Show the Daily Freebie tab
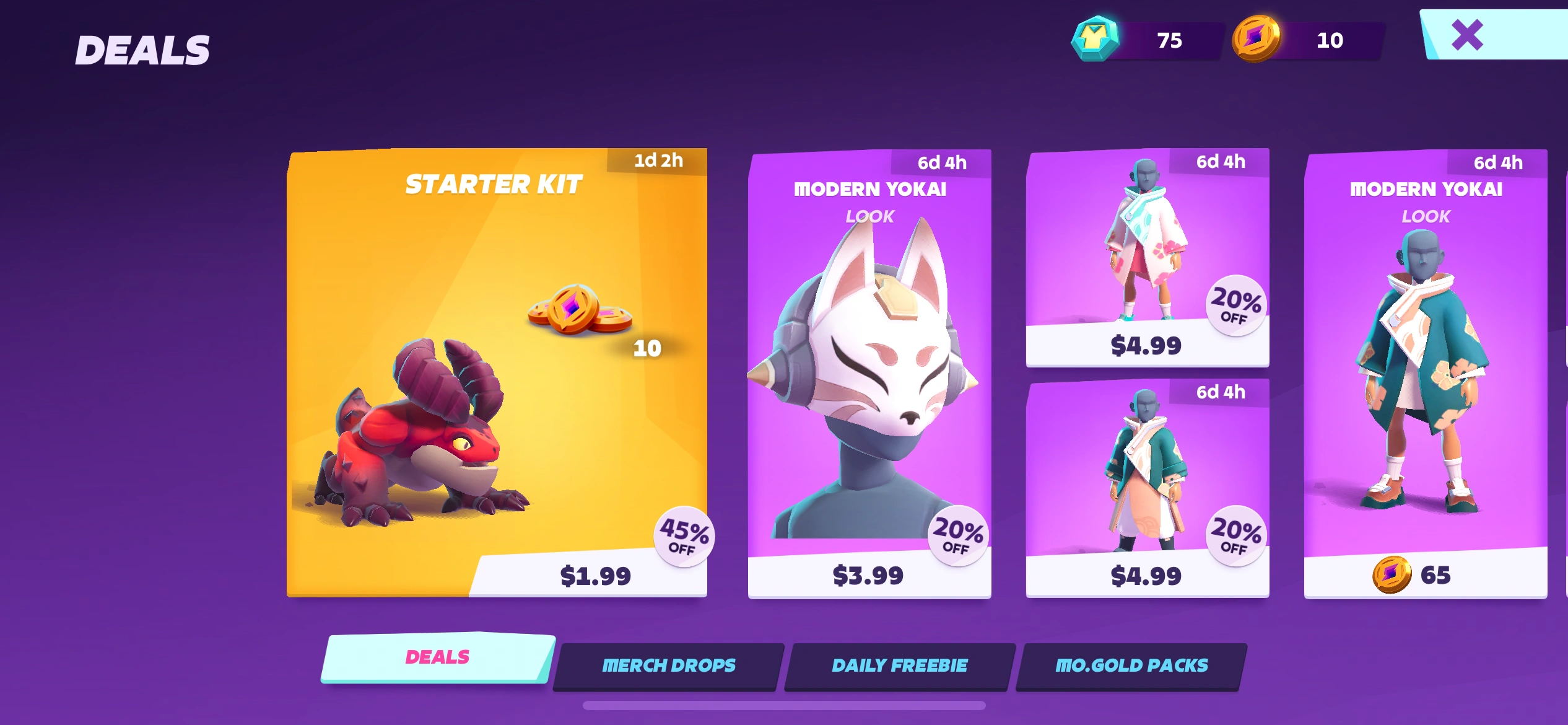Image resolution: width=1568 pixels, height=725 pixels. click(900, 666)
